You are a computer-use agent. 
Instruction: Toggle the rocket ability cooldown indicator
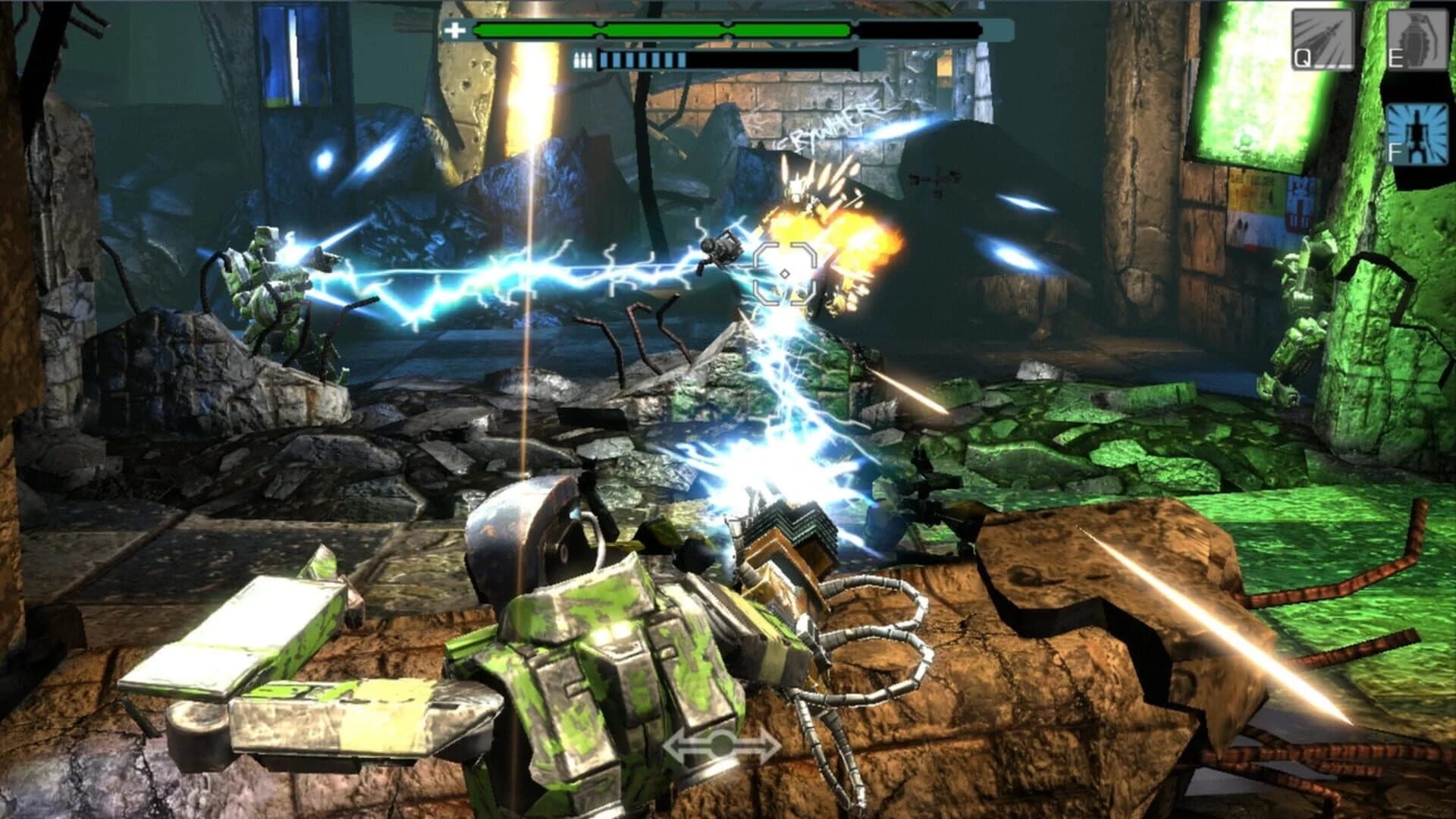tap(1332, 66)
